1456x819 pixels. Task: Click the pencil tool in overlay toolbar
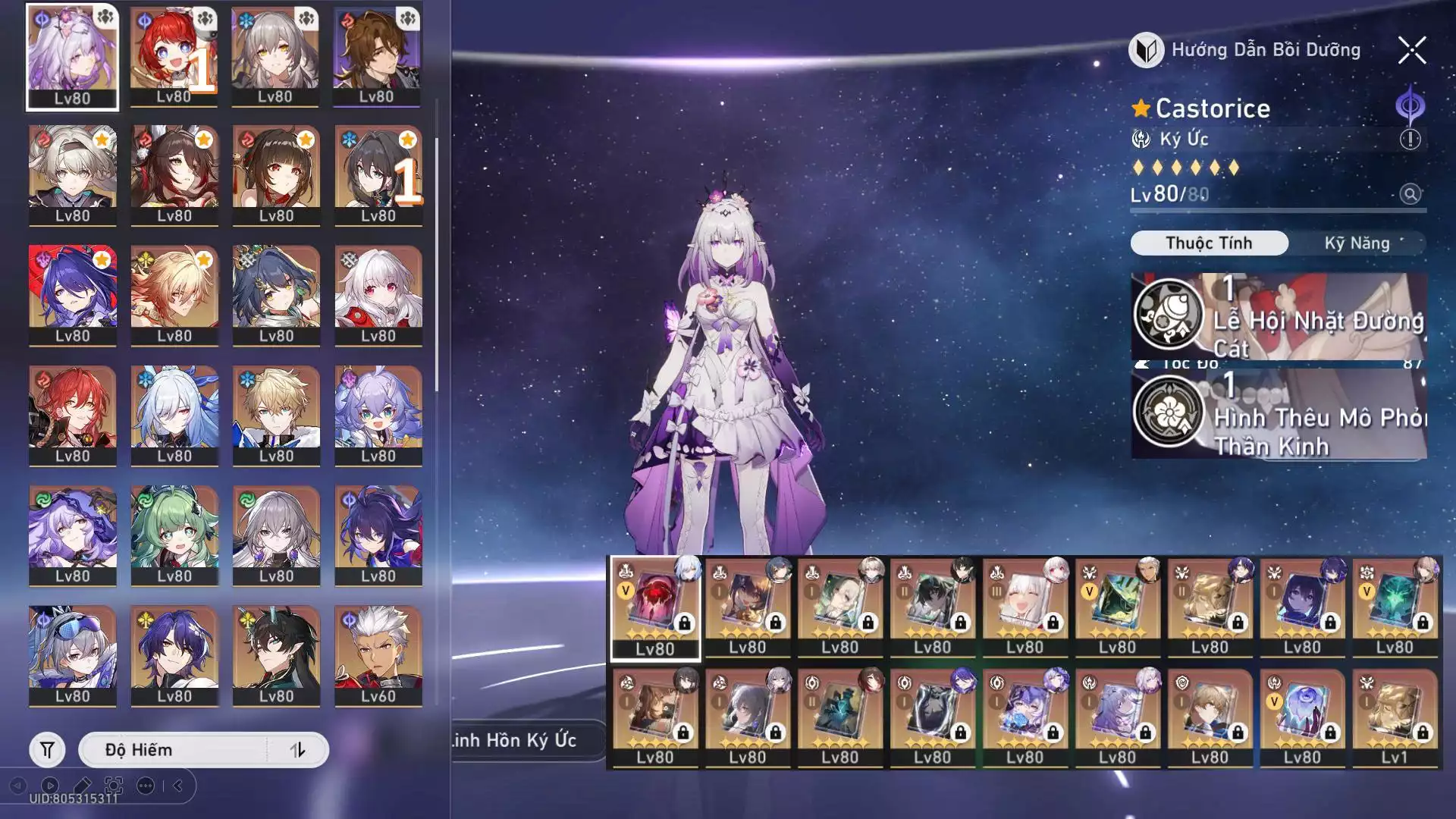click(83, 786)
